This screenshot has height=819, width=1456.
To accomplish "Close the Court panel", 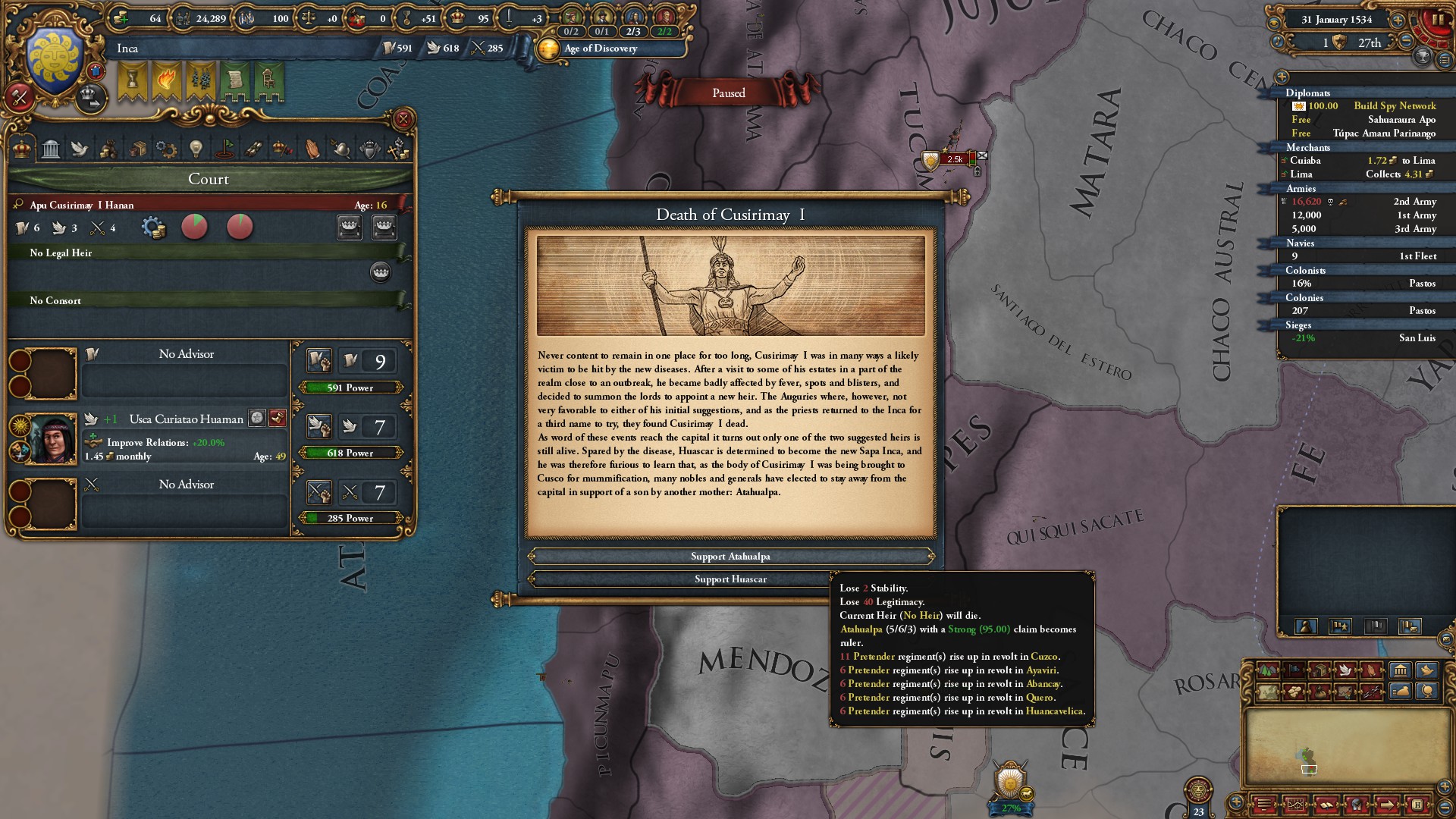I will (403, 119).
